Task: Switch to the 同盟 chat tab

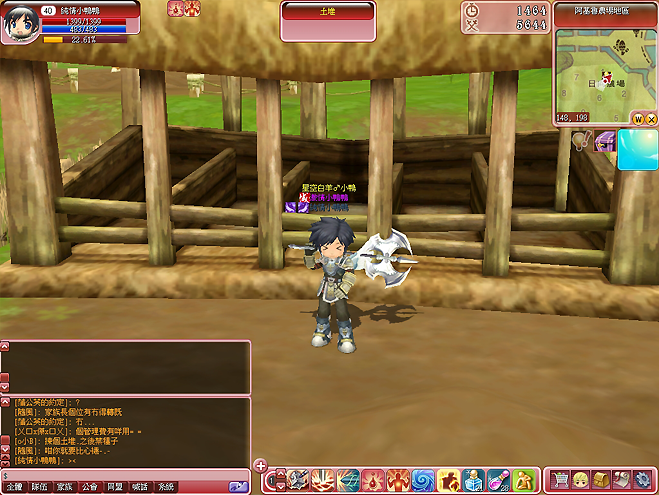Action: (x=115, y=486)
